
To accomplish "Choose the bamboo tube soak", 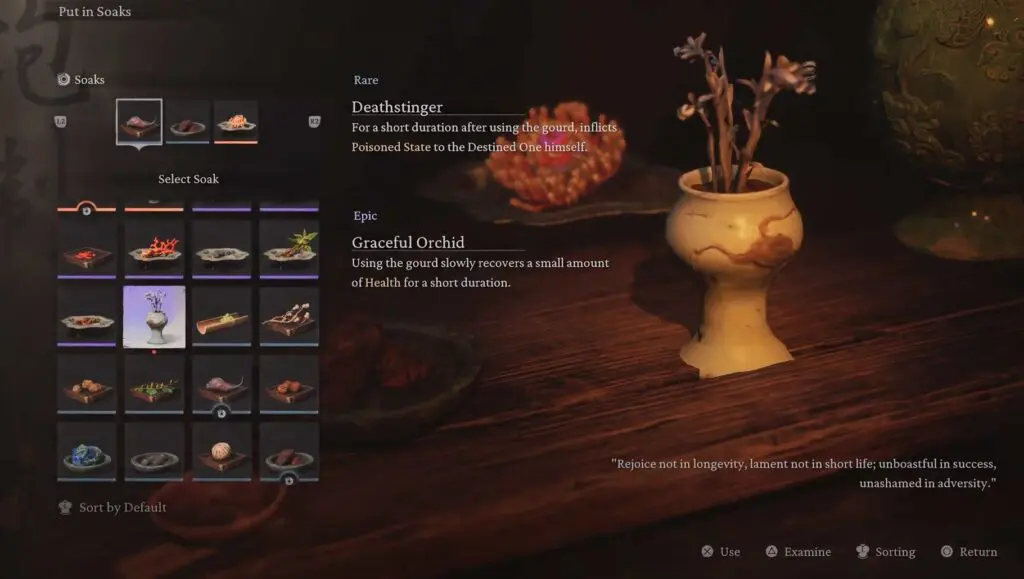I will point(221,316).
